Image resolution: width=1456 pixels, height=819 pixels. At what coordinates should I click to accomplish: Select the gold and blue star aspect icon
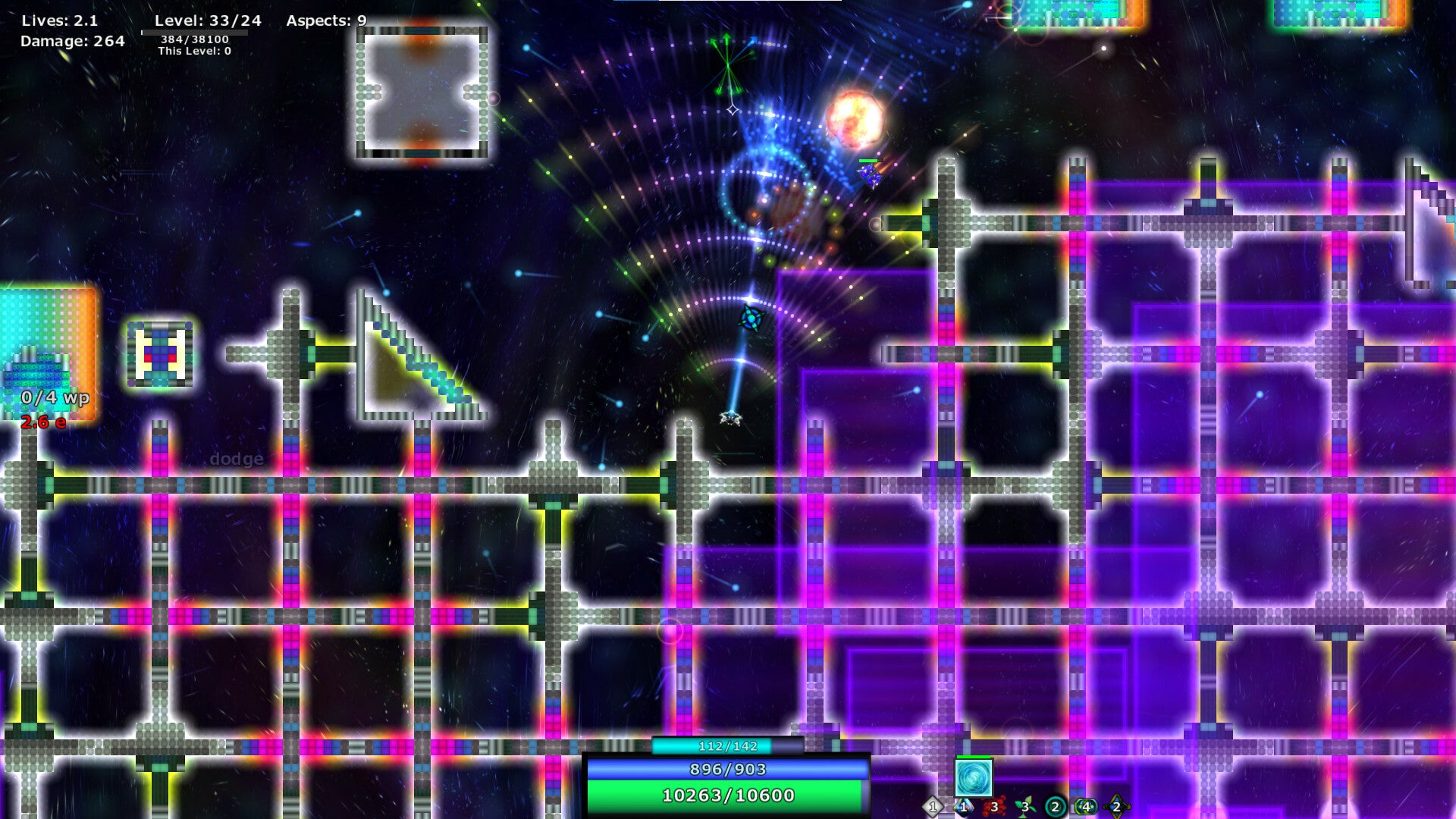(x=1116, y=807)
